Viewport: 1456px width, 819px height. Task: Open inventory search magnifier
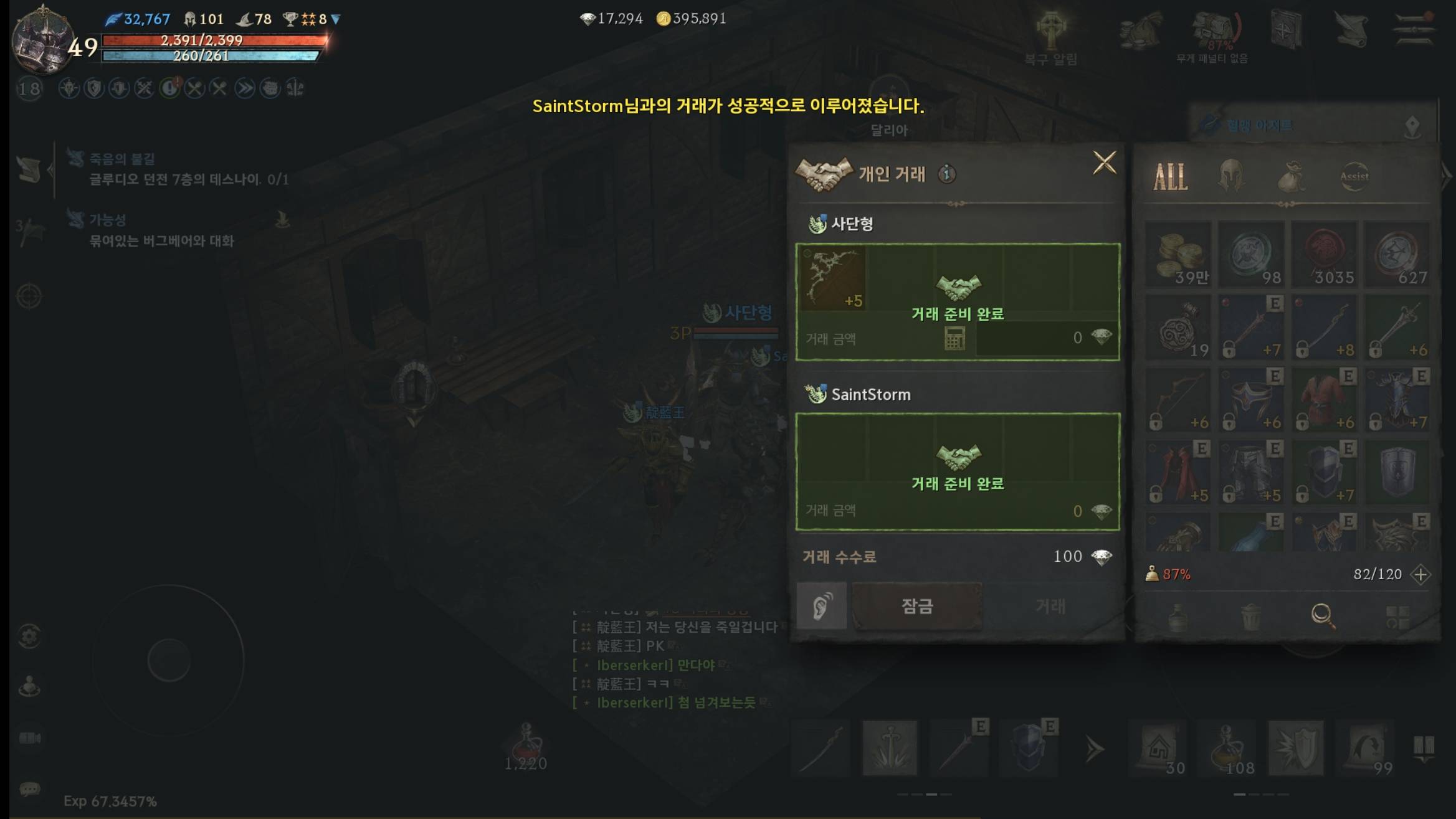[x=1322, y=616]
